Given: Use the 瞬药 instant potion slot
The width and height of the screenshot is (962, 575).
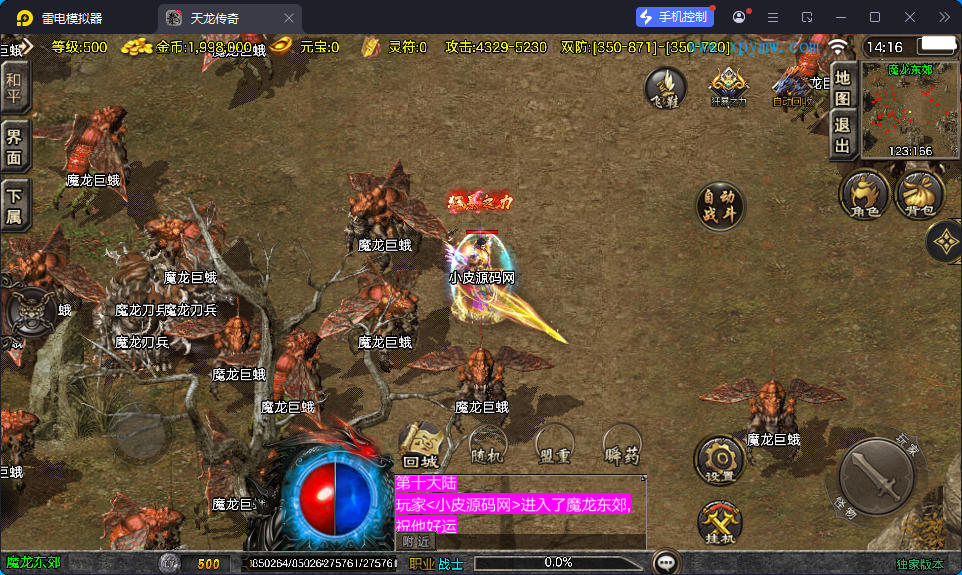Looking at the screenshot, I should (x=621, y=445).
